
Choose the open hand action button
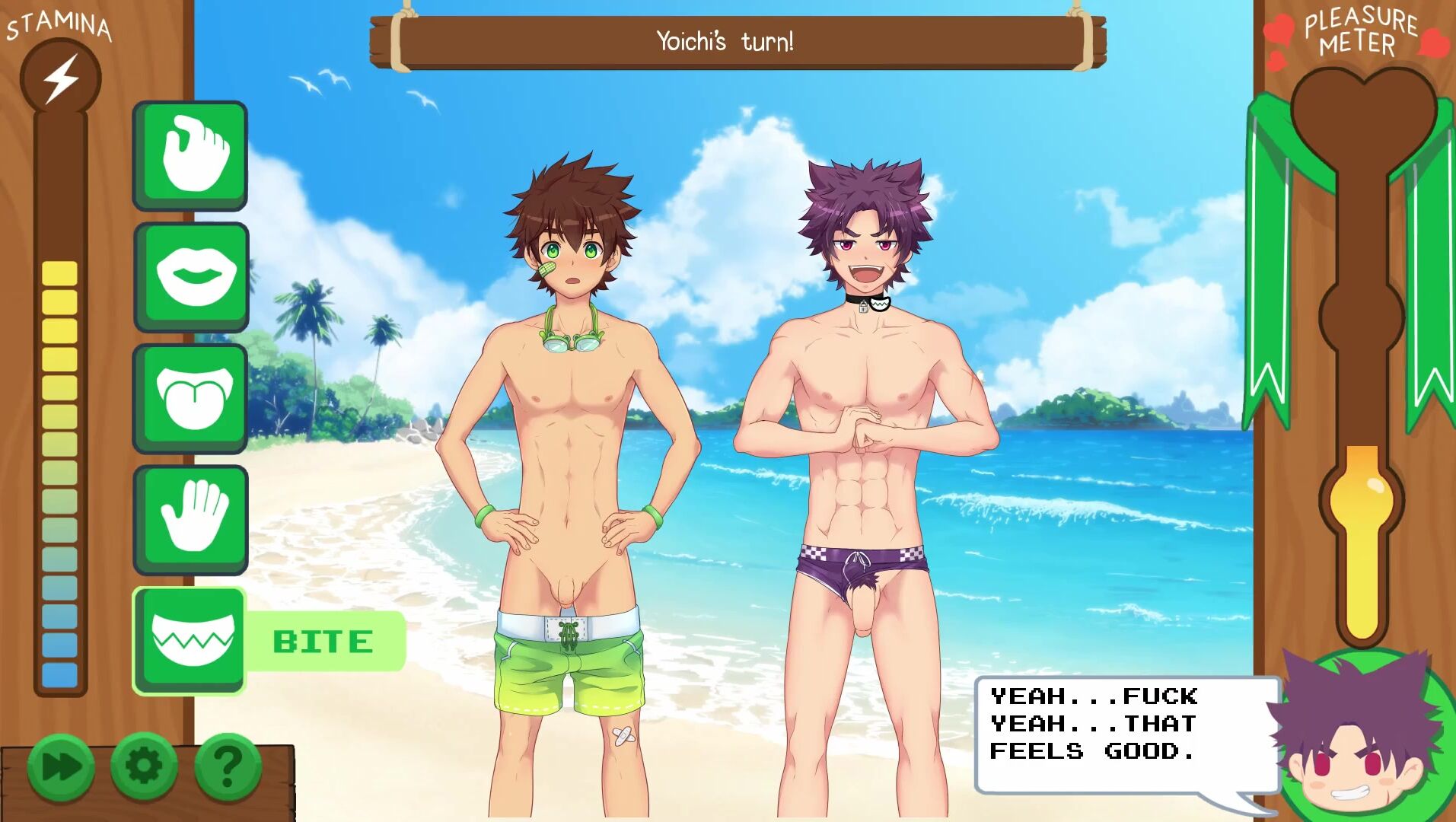pyautogui.click(x=190, y=519)
